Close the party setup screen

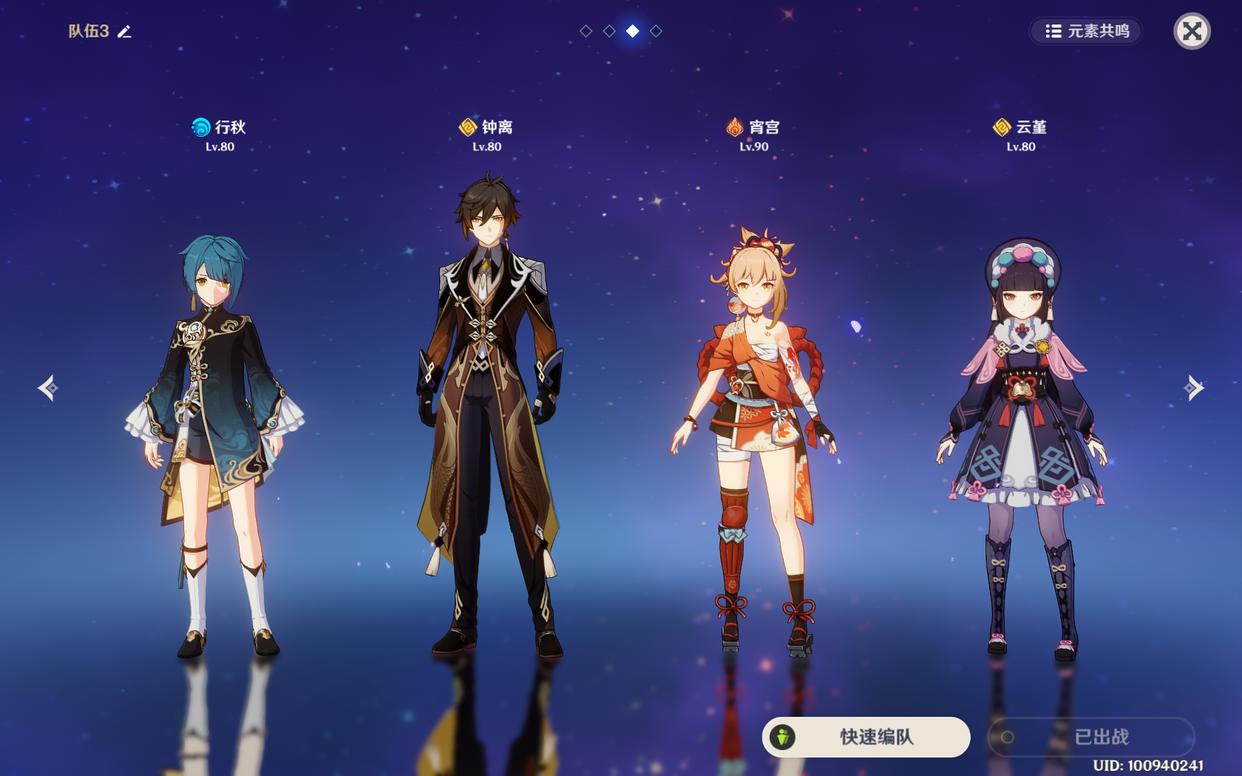1191,31
